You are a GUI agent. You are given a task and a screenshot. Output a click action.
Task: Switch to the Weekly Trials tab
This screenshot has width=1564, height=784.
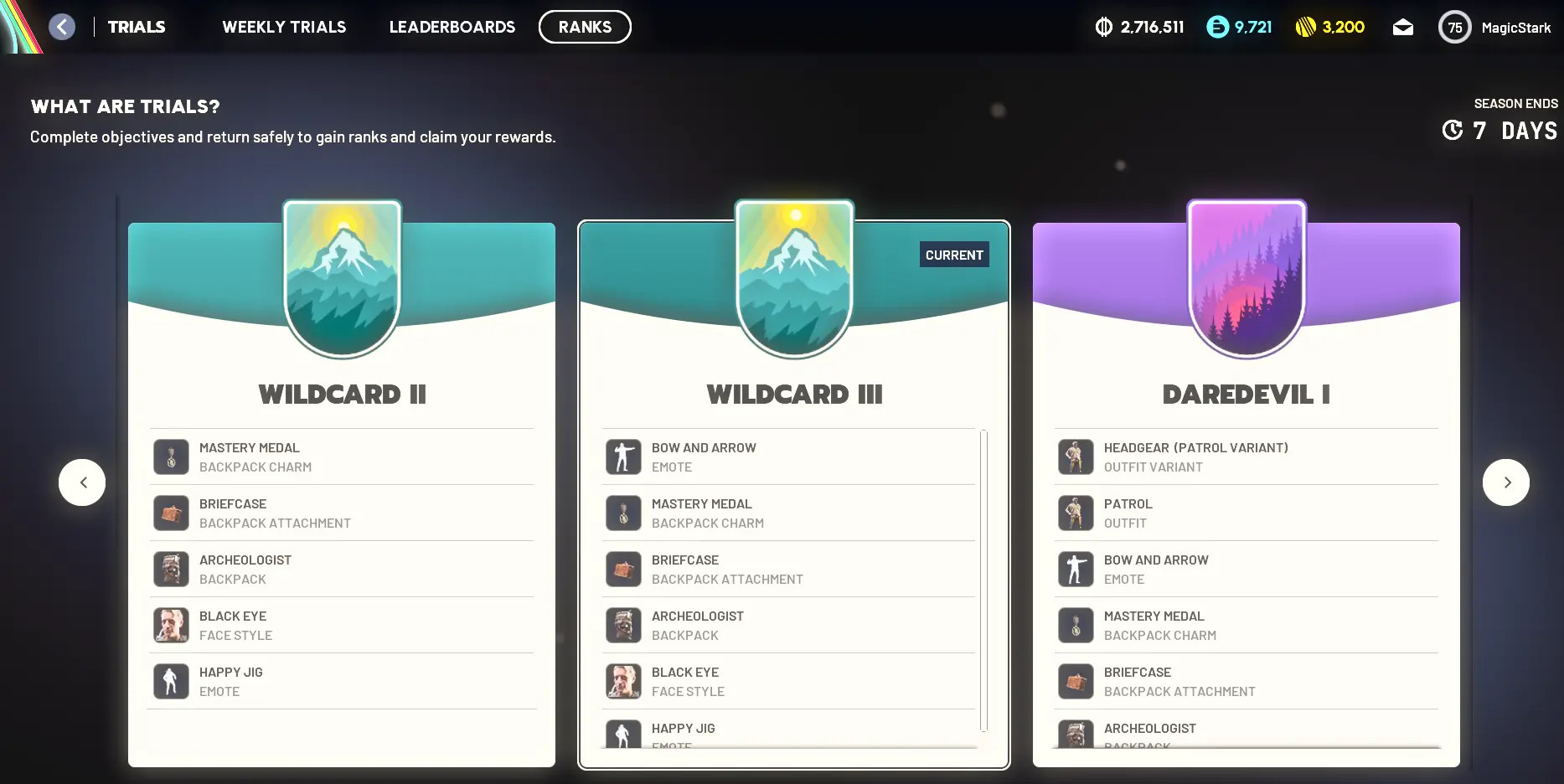283,26
